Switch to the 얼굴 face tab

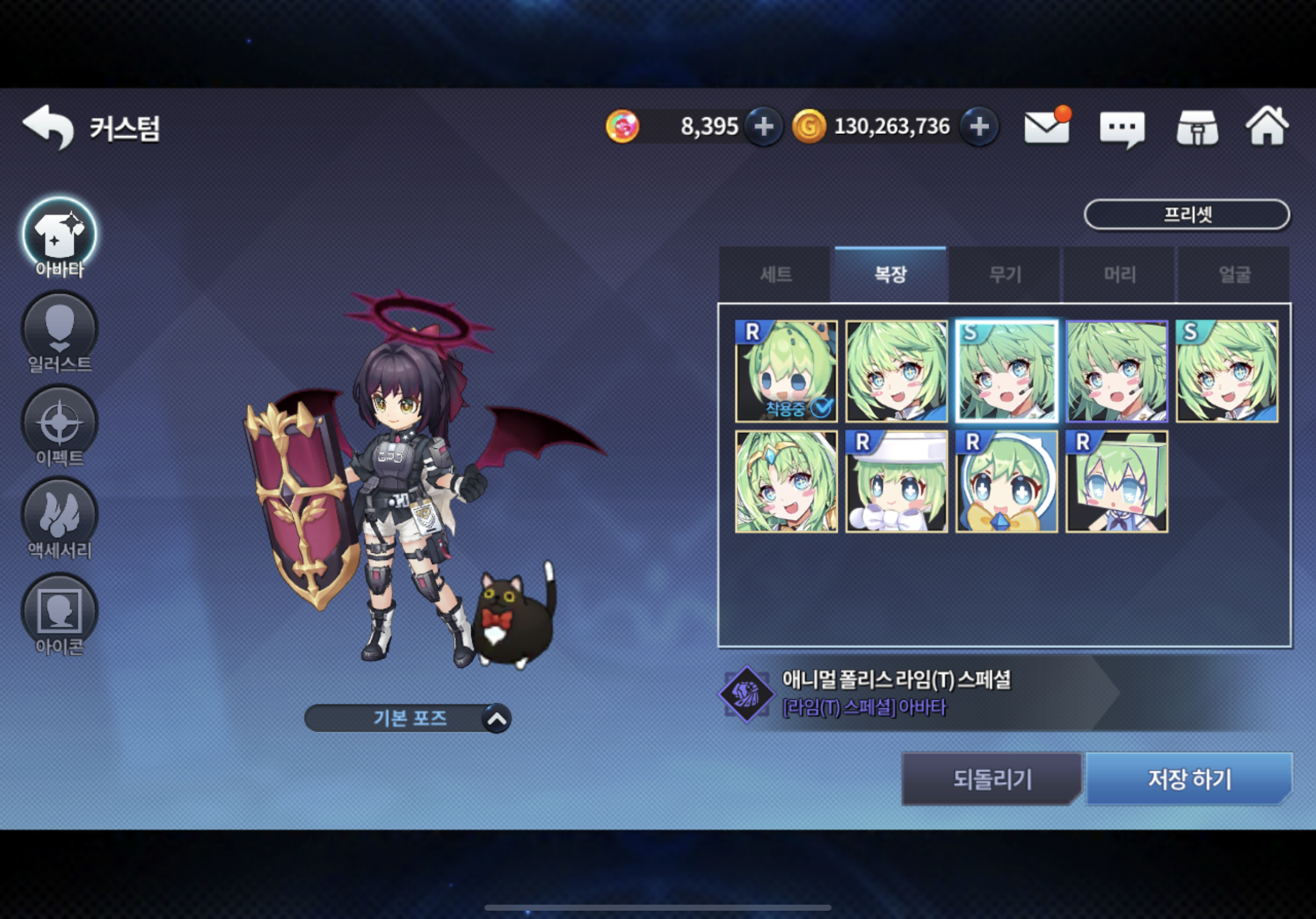click(1234, 274)
